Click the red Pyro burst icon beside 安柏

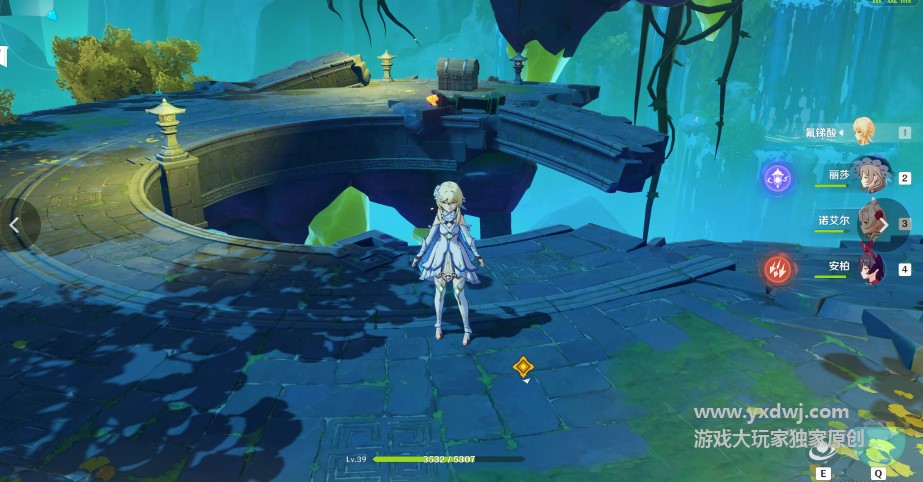pos(778,268)
